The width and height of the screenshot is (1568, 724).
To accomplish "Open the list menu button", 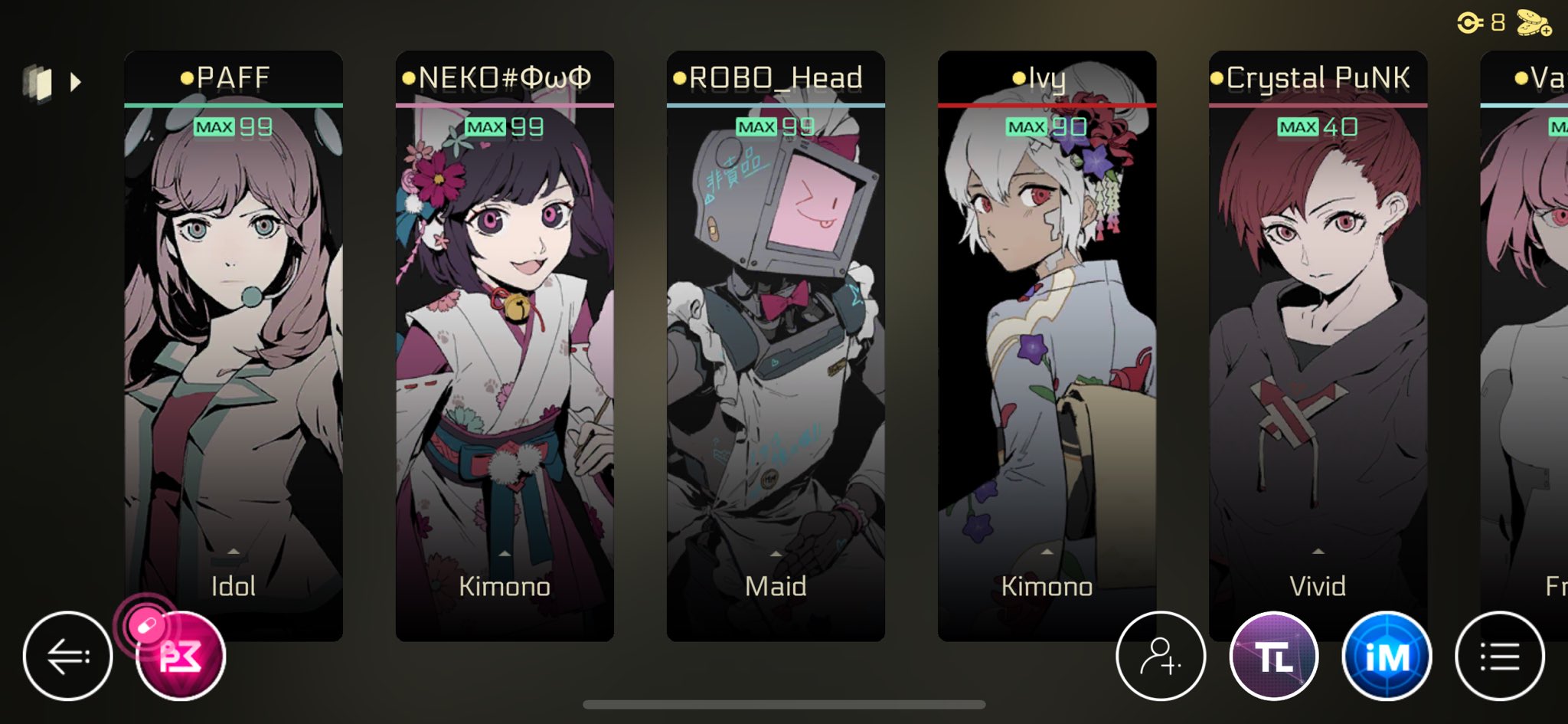I will point(1499,656).
